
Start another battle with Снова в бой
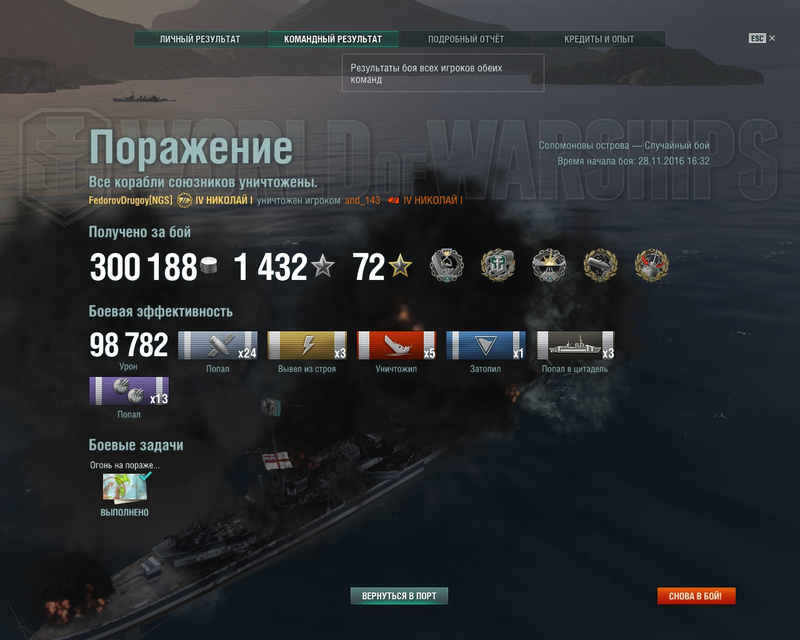[x=696, y=596]
